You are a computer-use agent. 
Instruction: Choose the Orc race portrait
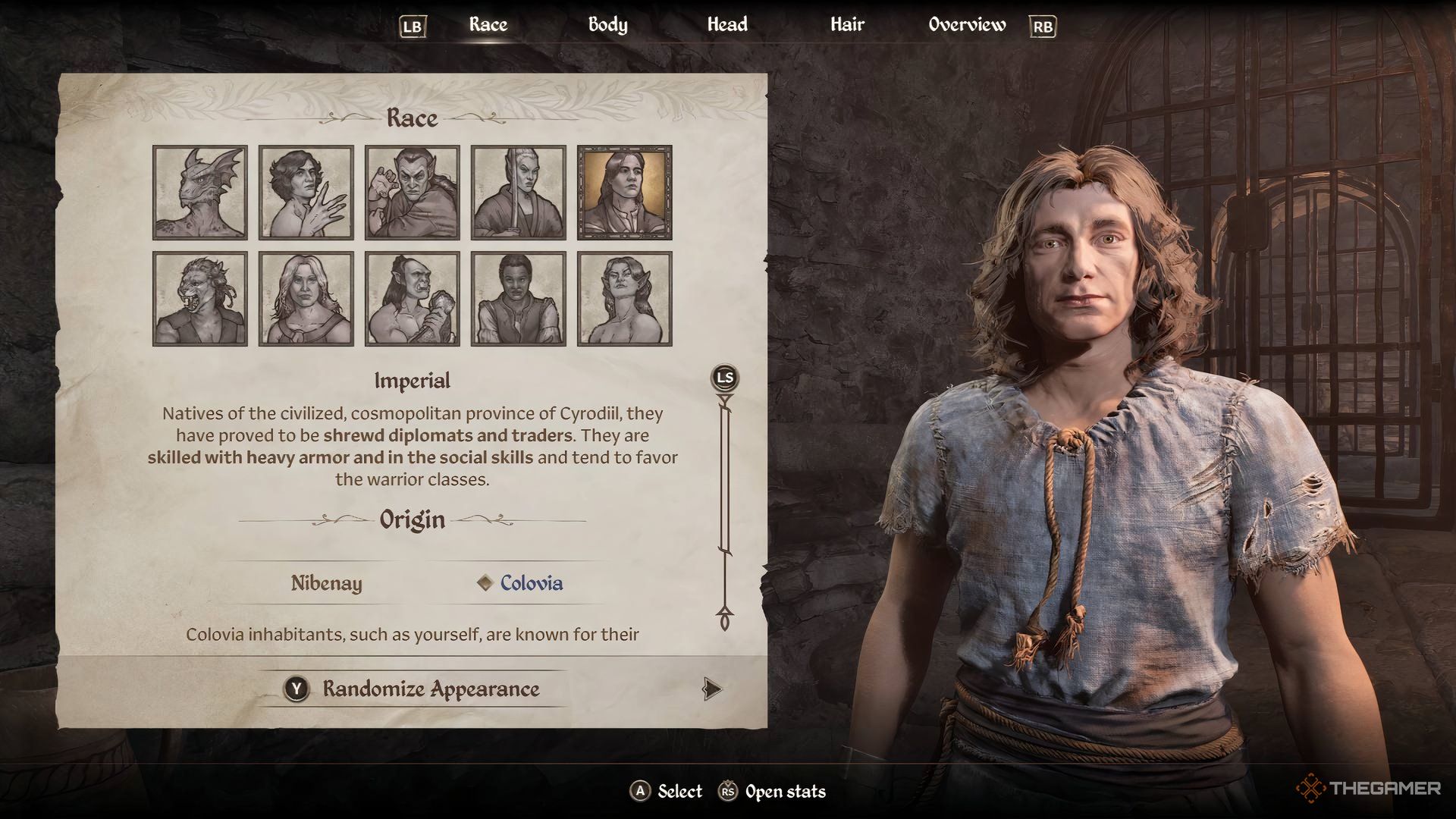[x=412, y=298]
